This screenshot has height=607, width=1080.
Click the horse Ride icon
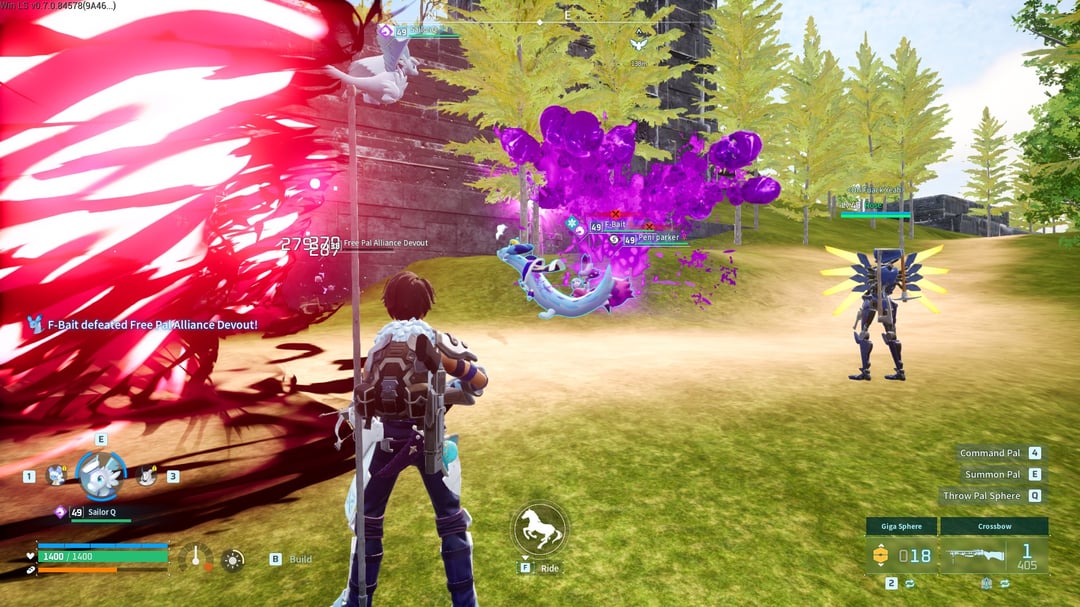540,529
